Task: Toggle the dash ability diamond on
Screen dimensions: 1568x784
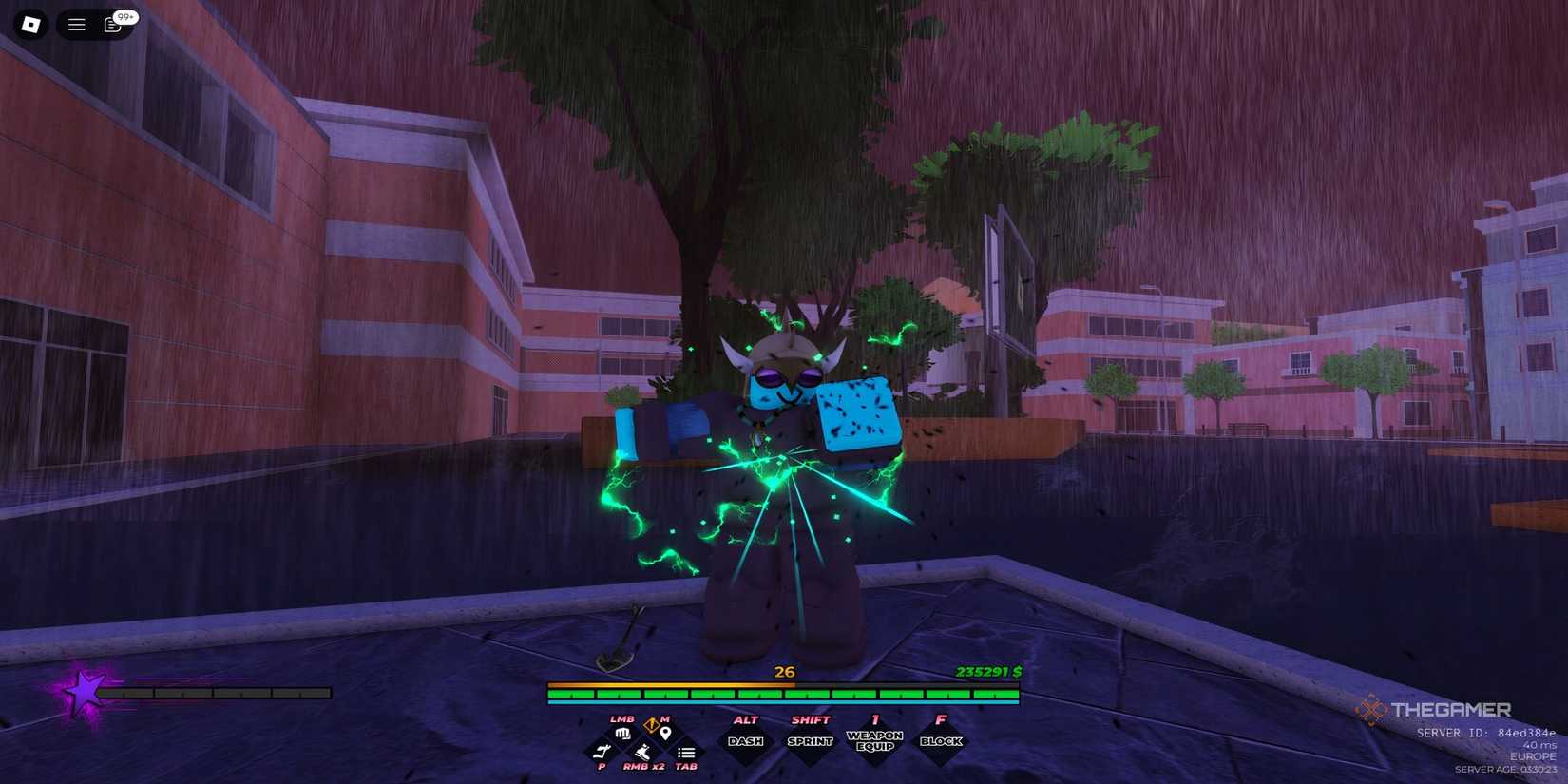Action: click(747, 739)
